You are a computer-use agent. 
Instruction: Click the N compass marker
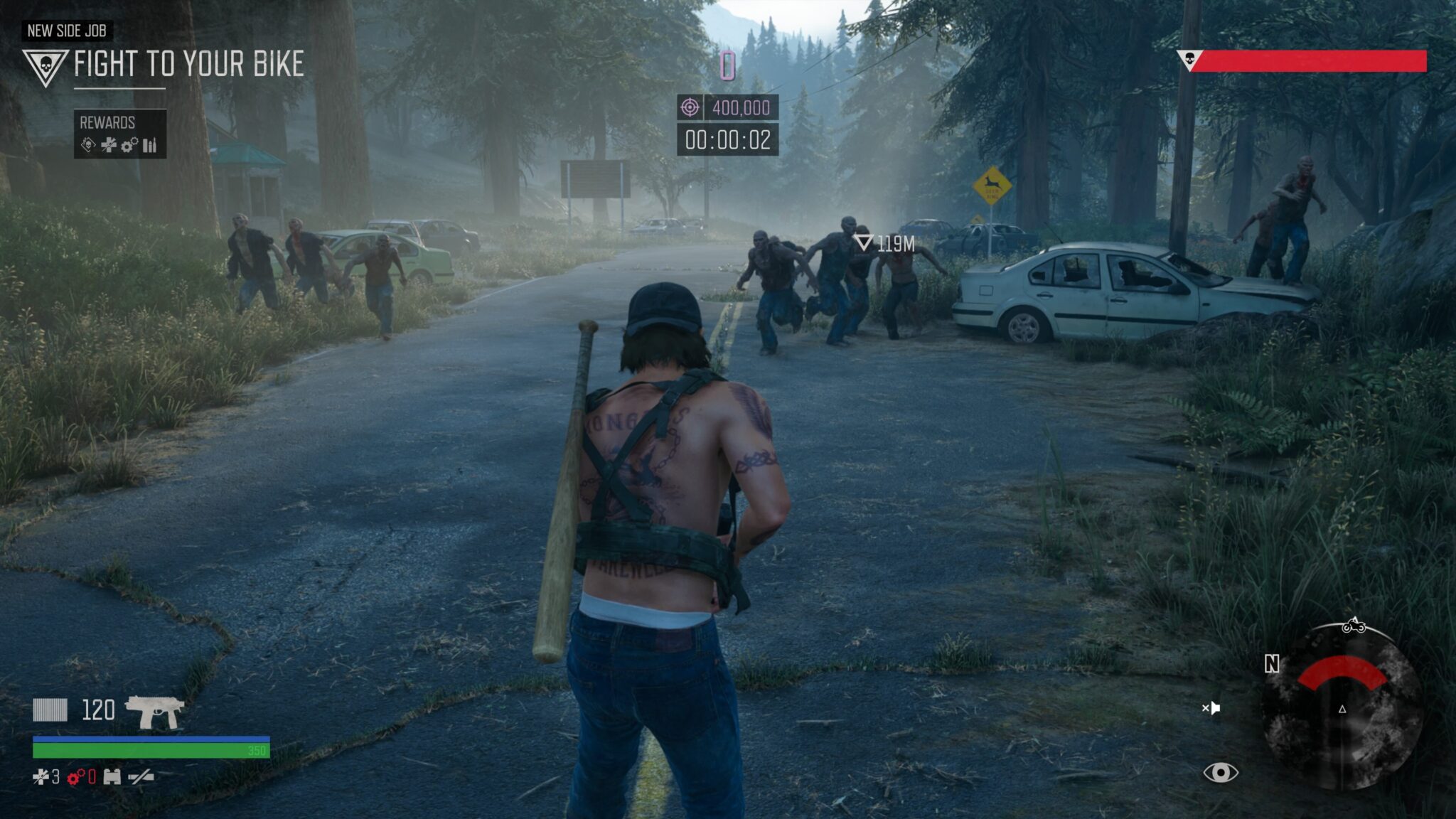tap(1272, 664)
